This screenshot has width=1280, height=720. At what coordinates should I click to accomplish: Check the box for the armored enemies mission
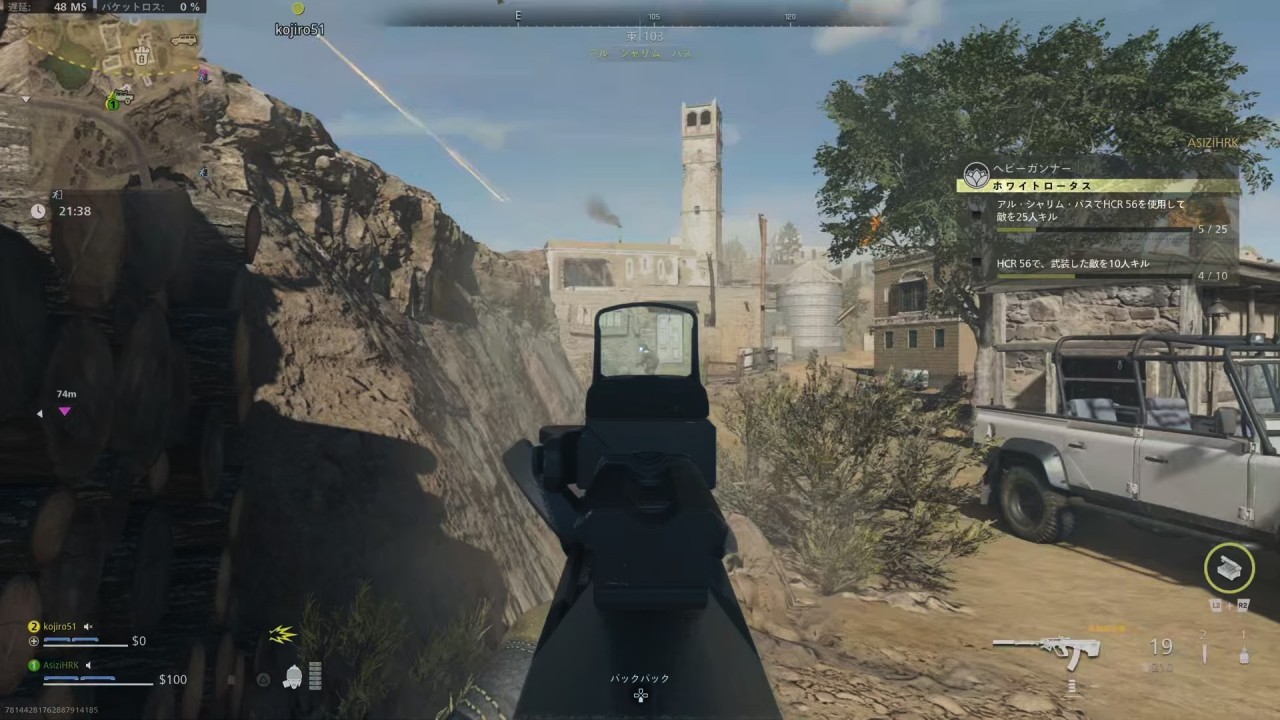click(x=977, y=261)
